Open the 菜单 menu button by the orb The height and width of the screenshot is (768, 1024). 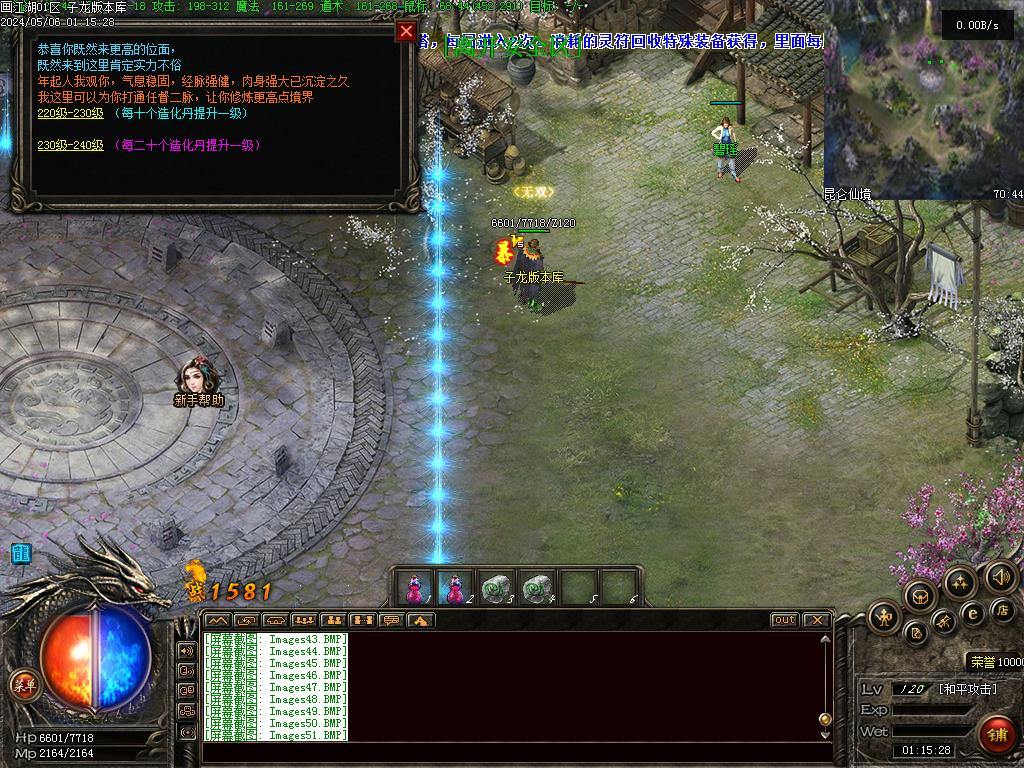[23, 685]
